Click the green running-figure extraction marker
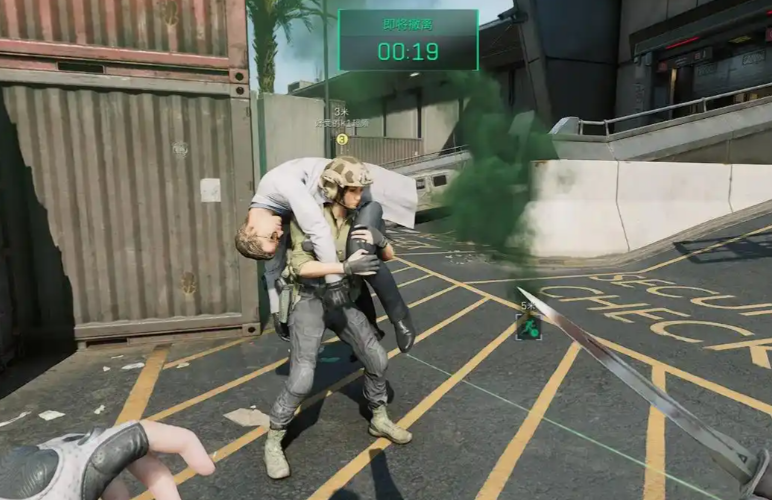Image resolution: width=772 pixels, height=500 pixels. click(x=528, y=326)
